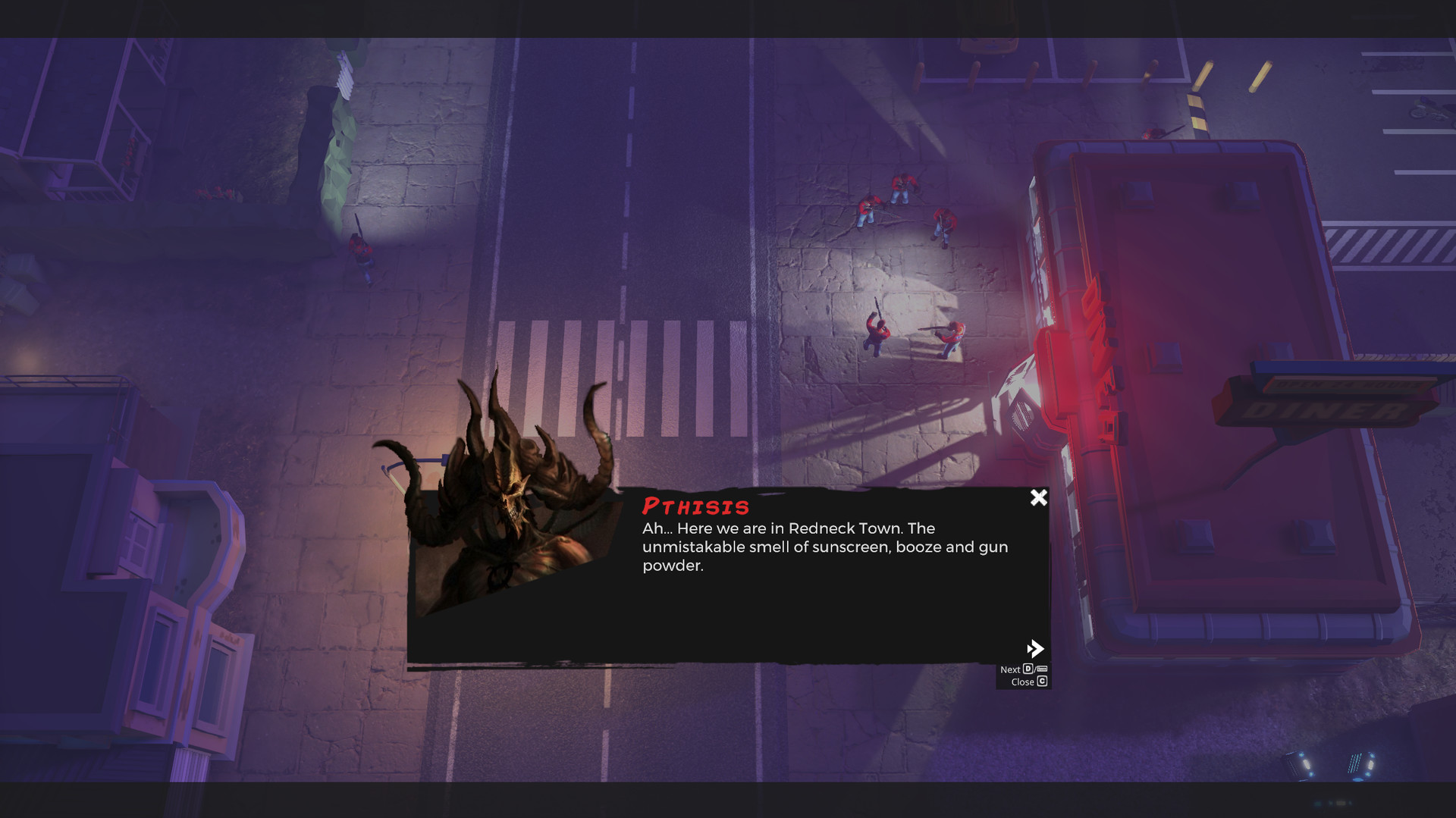Close the Pthisis dialogue box
Screen dimensions: 1456x818
pos(1038,497)
